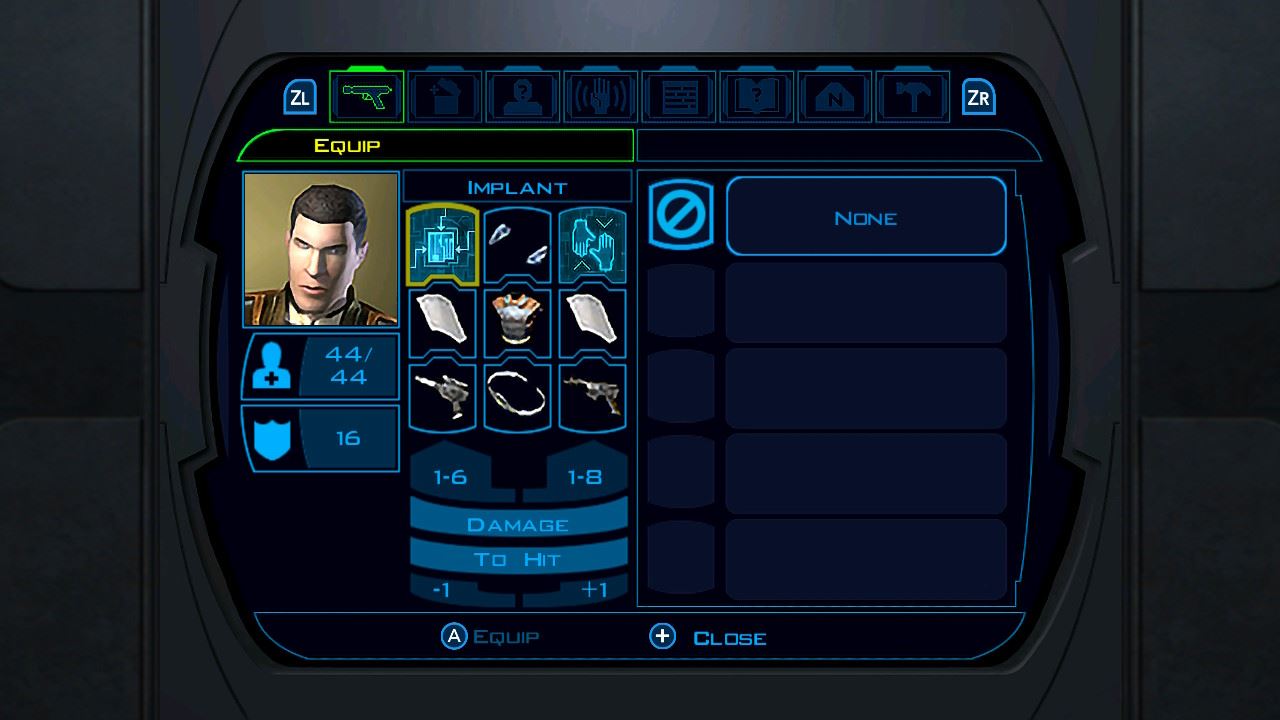Choose the empty gloves slot
This screenshot has width=1280, height=720.
tap(592, 245)
